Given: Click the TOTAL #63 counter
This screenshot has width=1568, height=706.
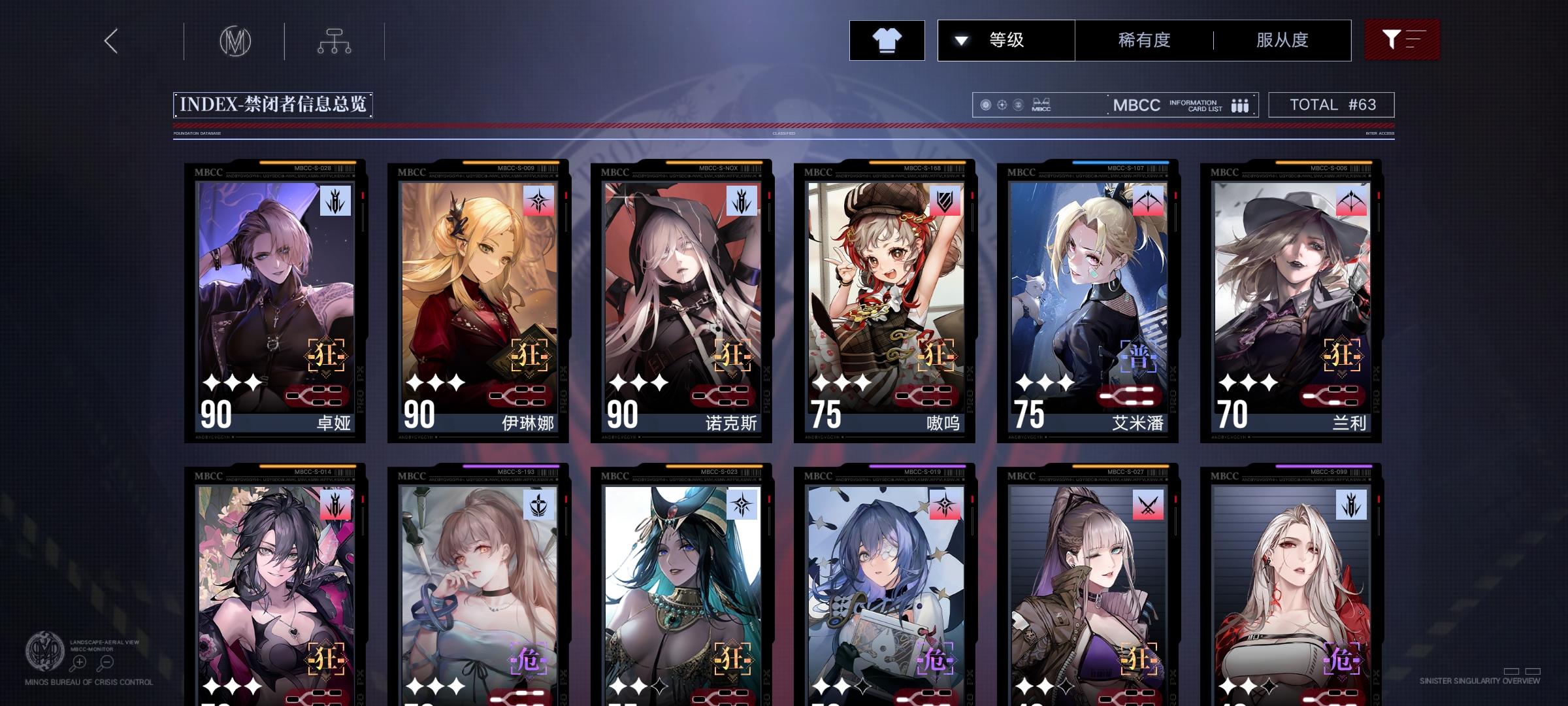Looking at the screenshot, I should [1330, 104].
